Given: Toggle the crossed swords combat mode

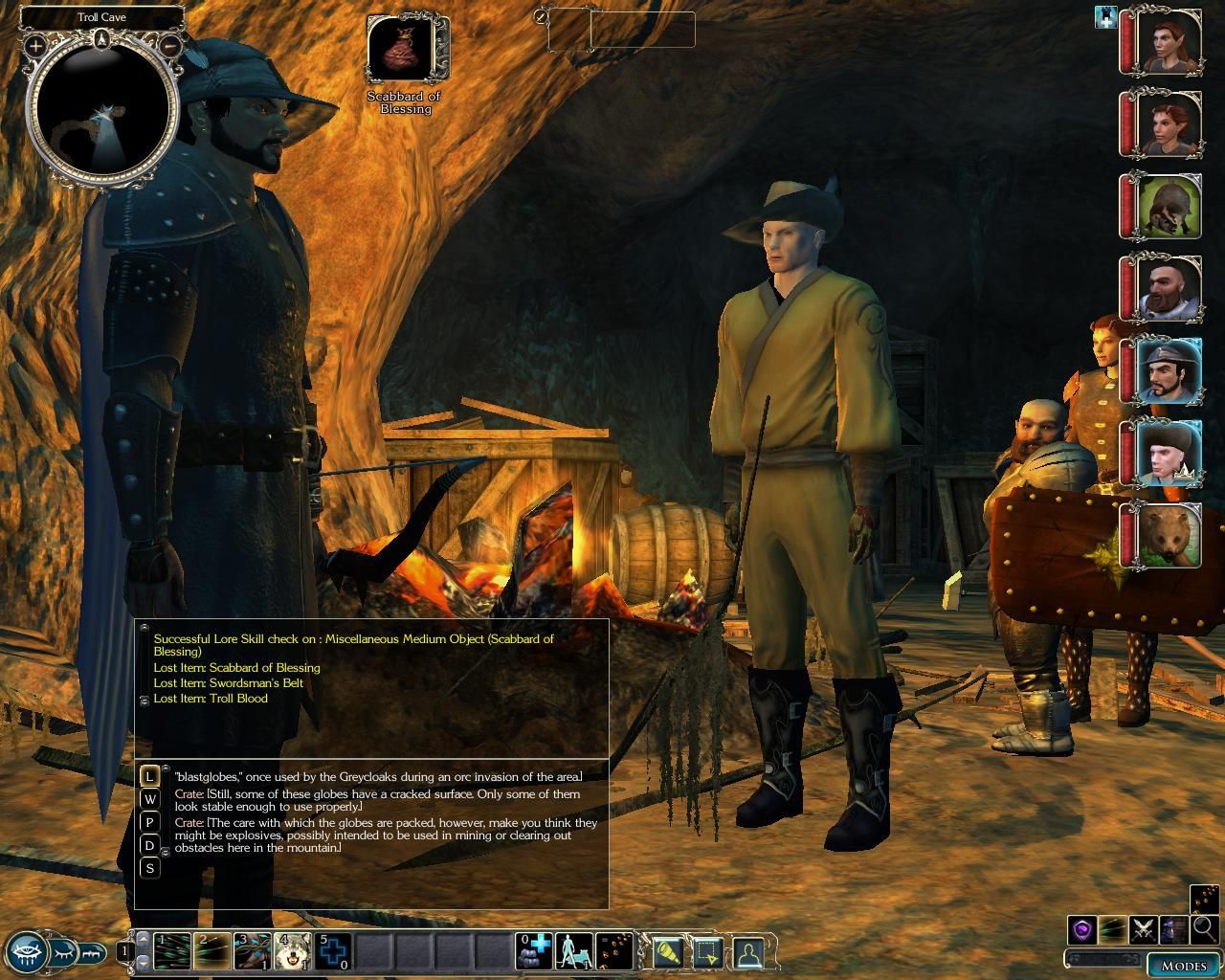Looking at the screenshot, I should click(1143, 928).
